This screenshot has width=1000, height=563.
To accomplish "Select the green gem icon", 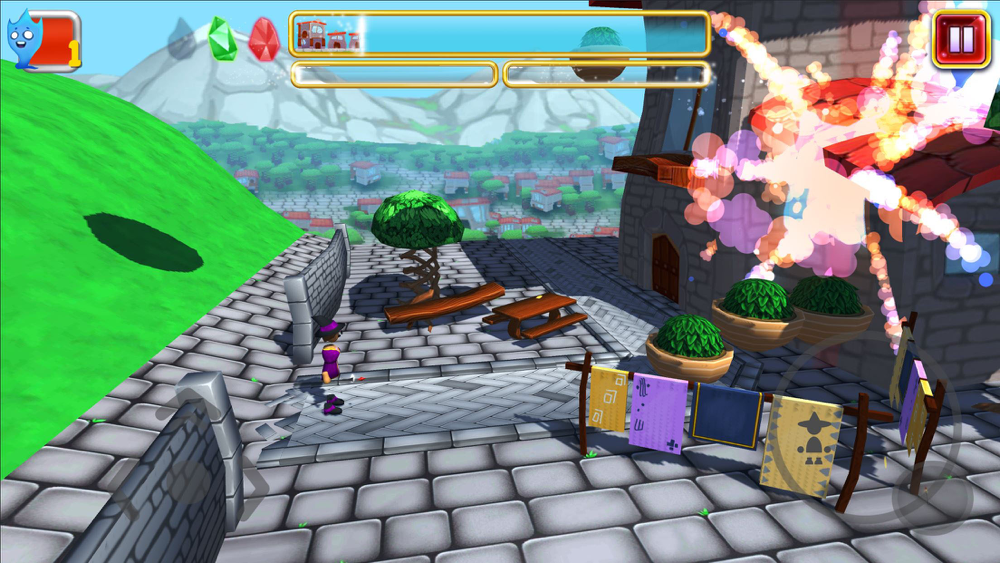I will pos(222,40).
